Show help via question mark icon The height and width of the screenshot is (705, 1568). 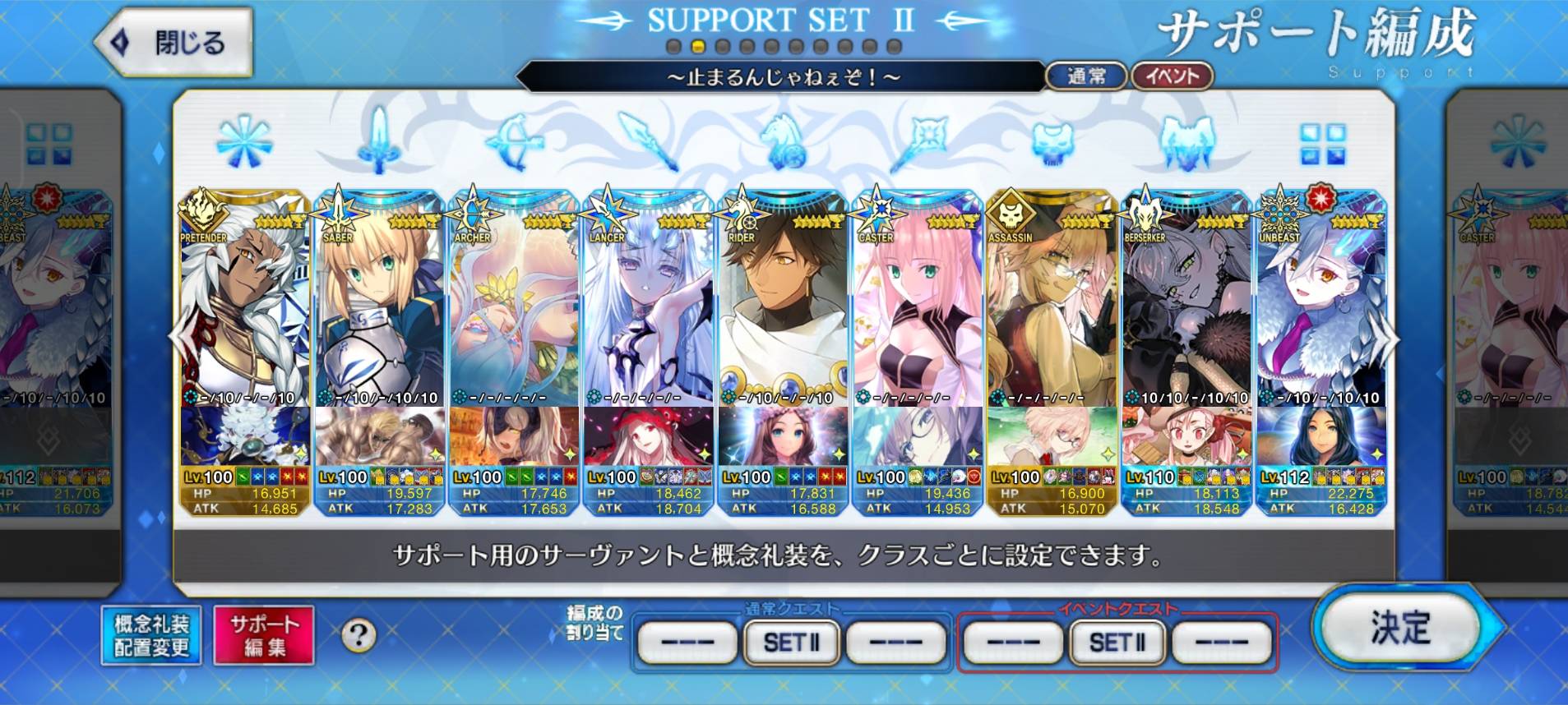pyautogui.click(x=358, y=635)
